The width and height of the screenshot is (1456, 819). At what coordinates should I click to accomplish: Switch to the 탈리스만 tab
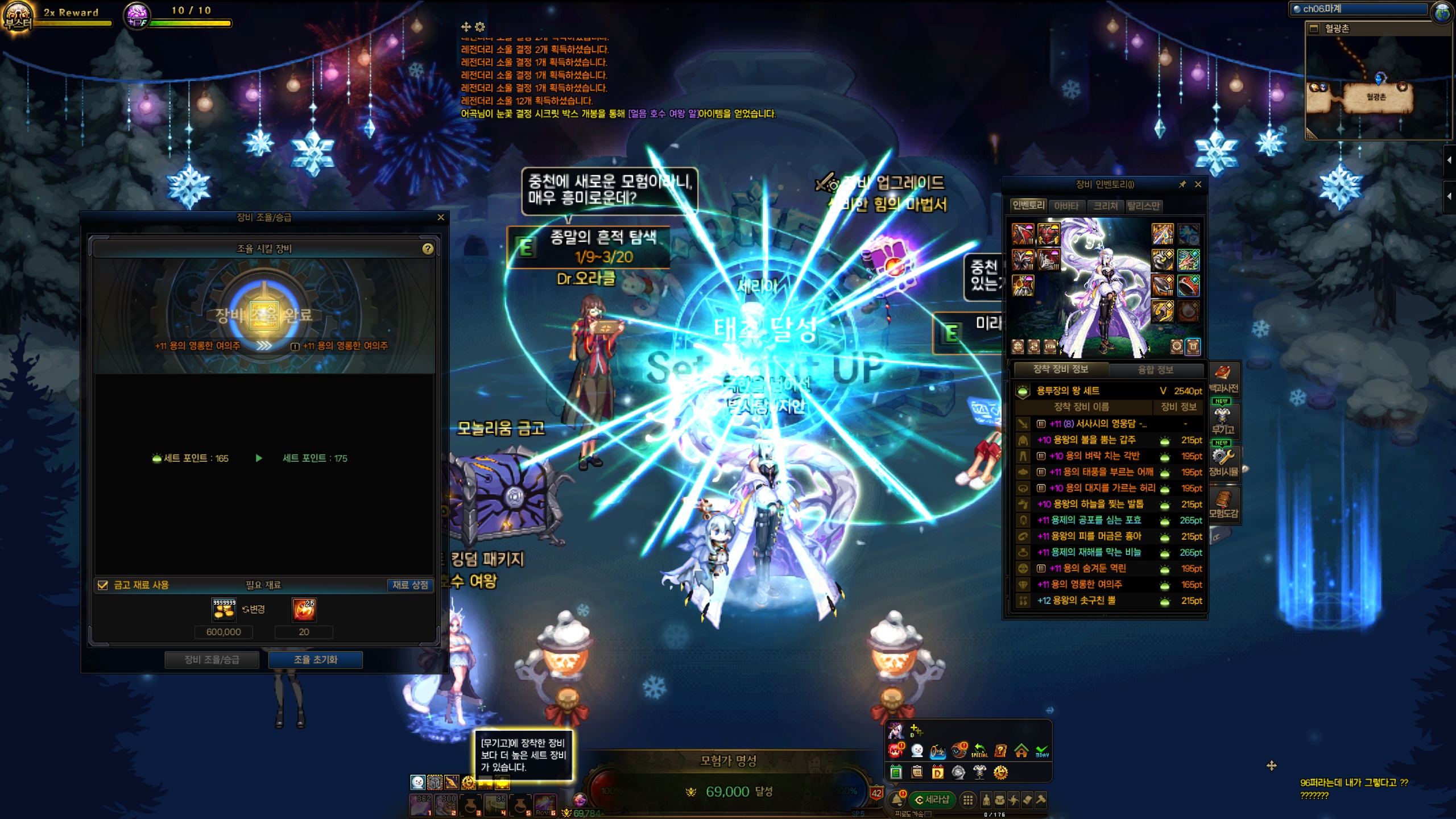[x=1144, y=206]
